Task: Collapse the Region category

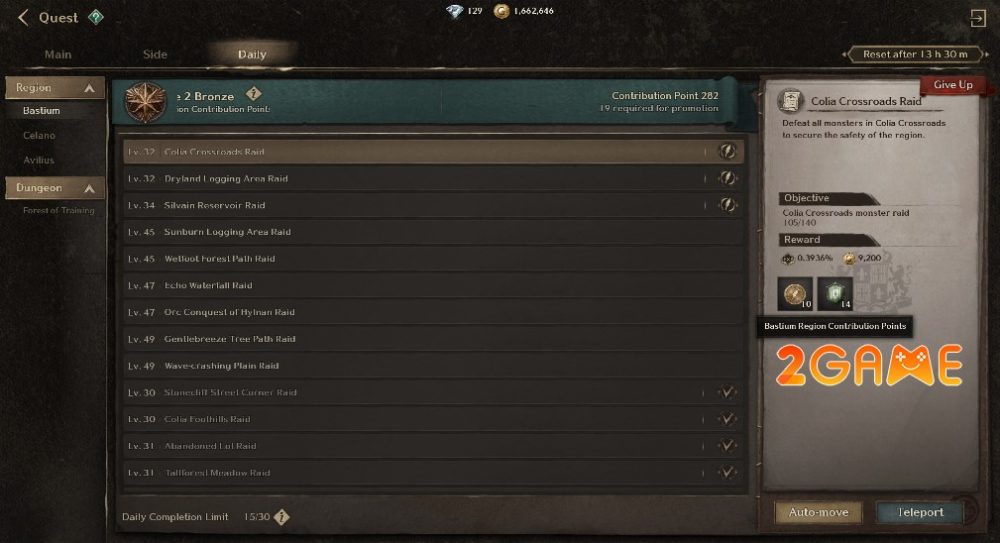Action: [89, 89]
